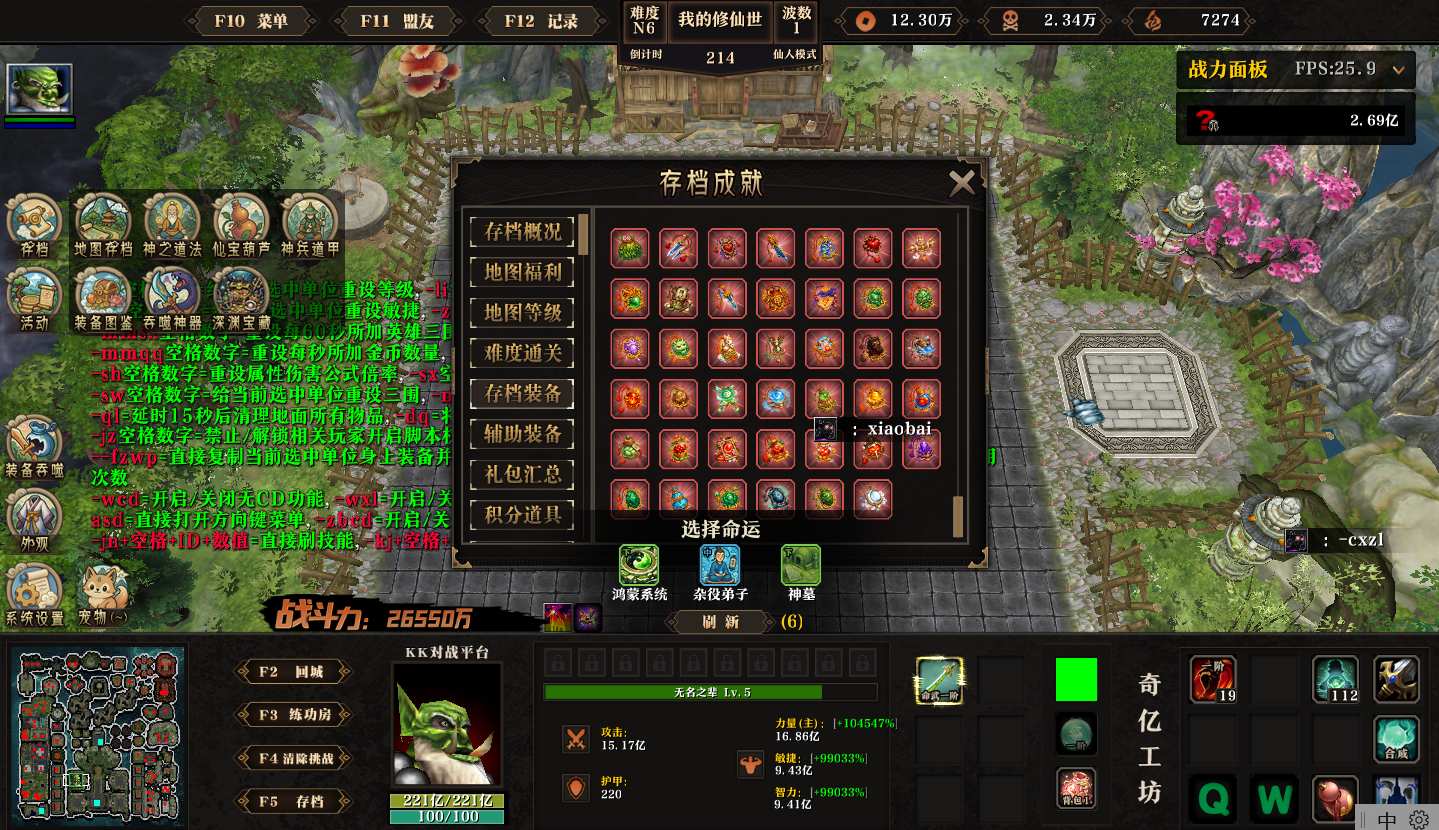
Task: Expand the 战力面板 dropdown arrow
Action: [x=1398, y=70]
